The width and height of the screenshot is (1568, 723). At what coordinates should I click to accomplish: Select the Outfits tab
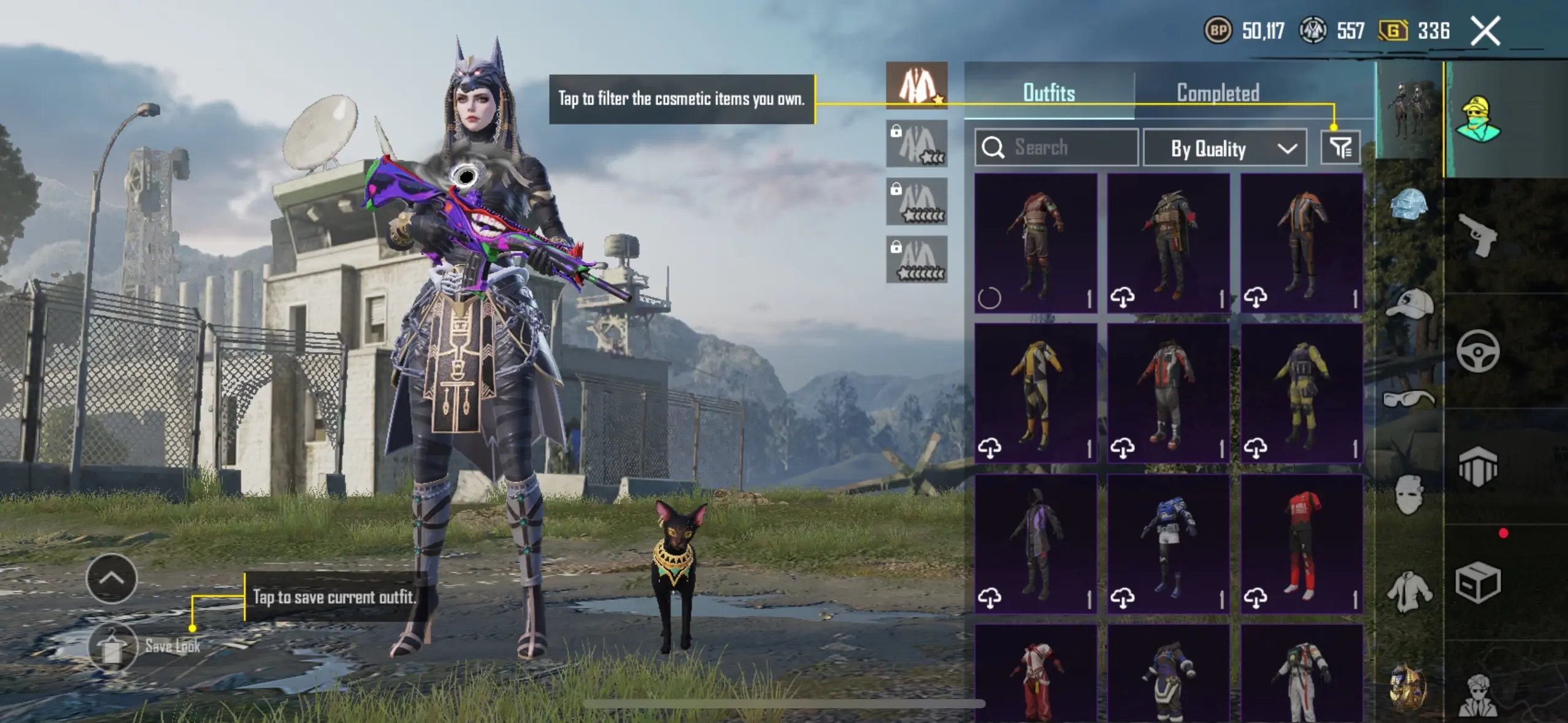point(1049,93)
